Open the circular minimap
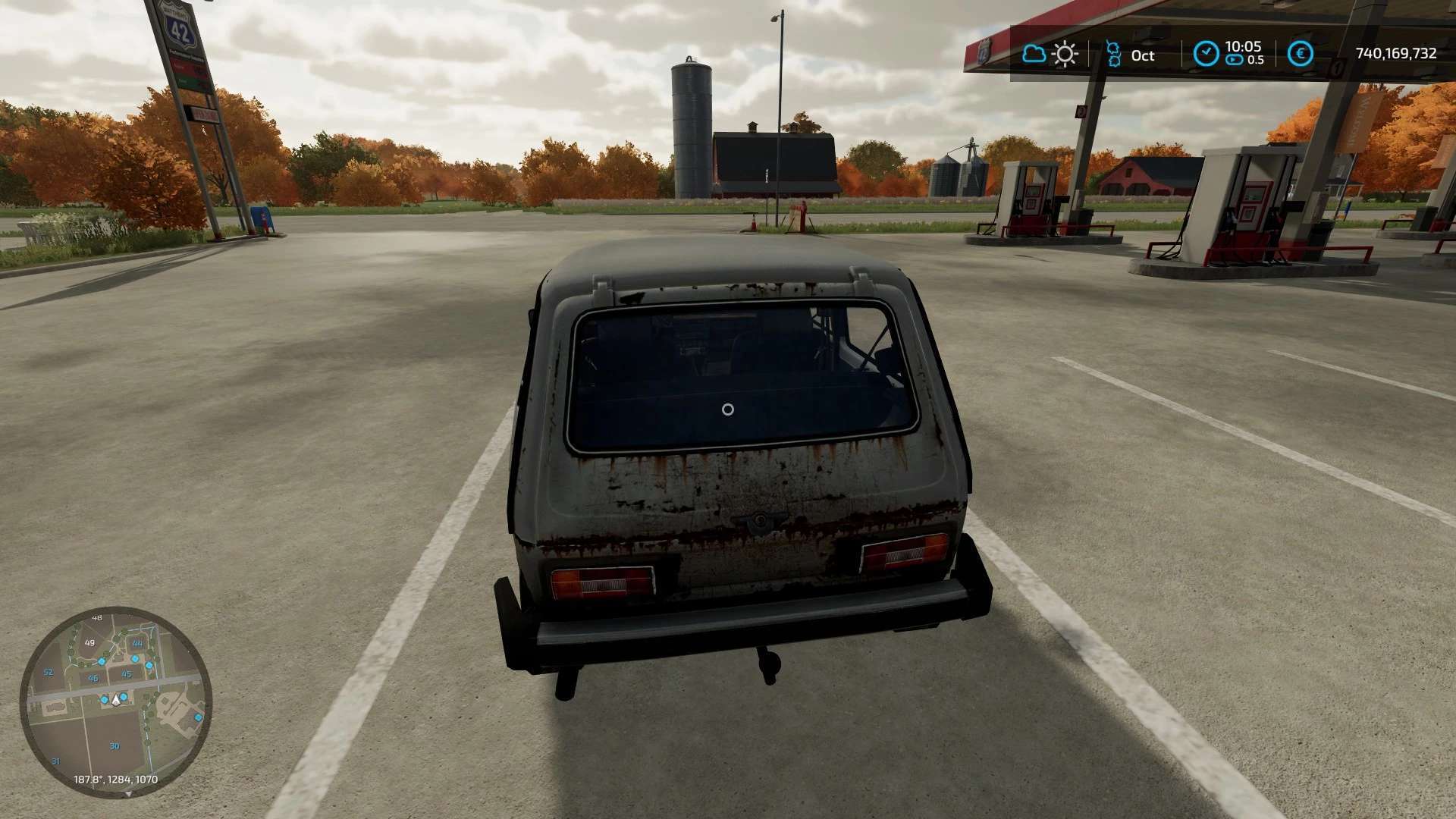The image size is (1456, 819). pyautogui.click(x=115, y=701)
